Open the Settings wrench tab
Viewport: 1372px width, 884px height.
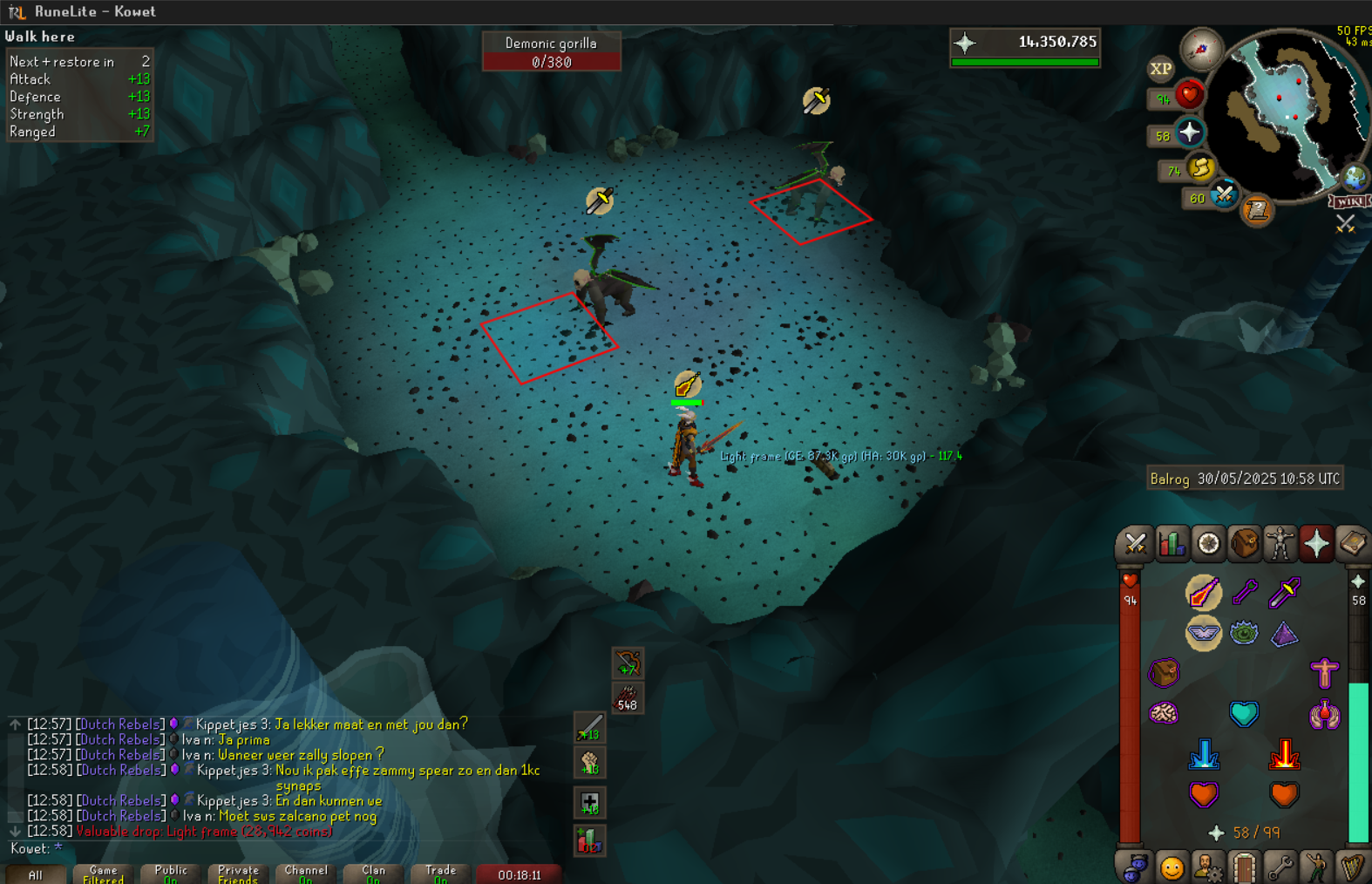pyautogui.click(x=1280, y=867)
